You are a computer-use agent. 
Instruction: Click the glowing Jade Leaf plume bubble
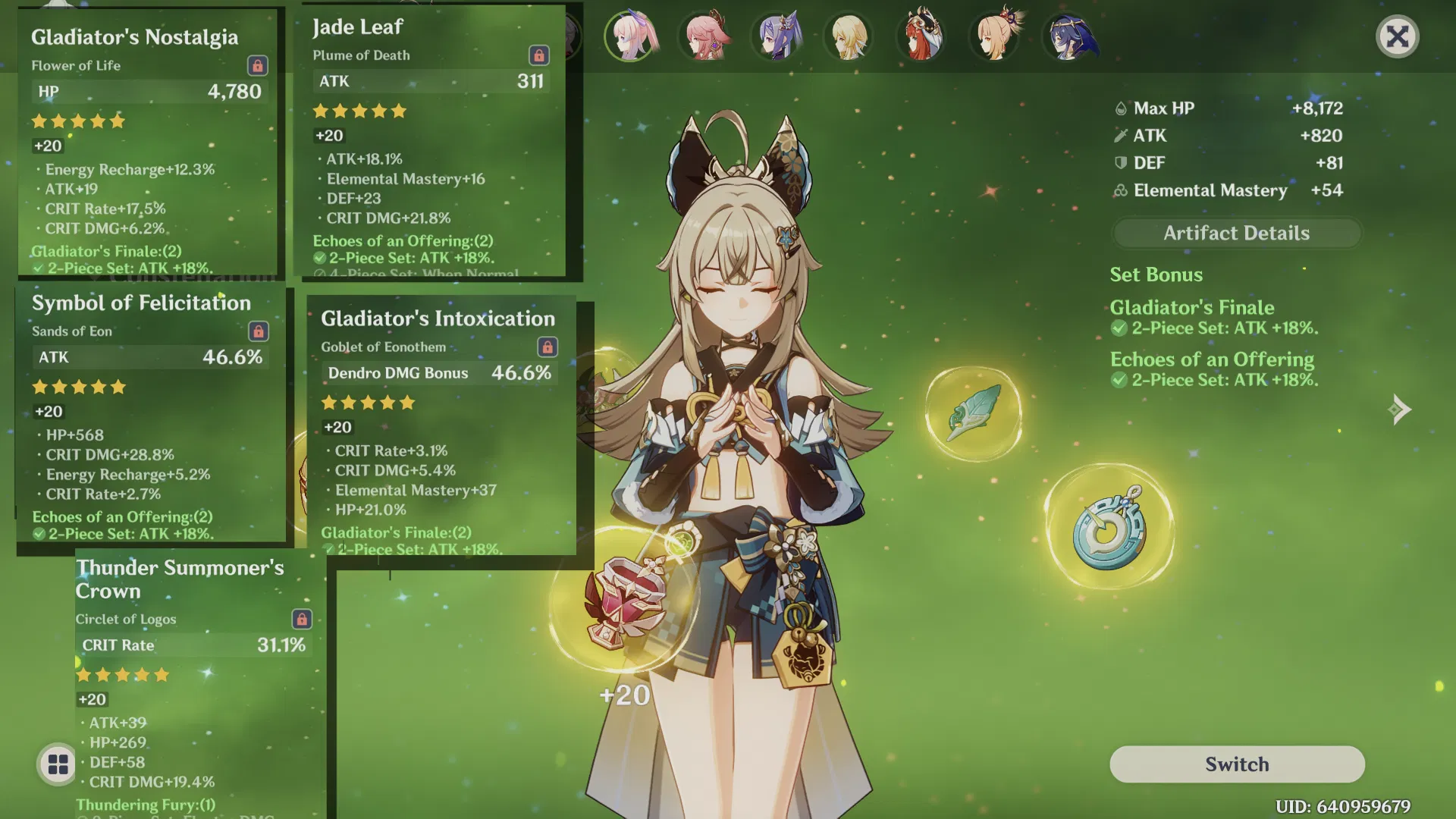[973, 413]
